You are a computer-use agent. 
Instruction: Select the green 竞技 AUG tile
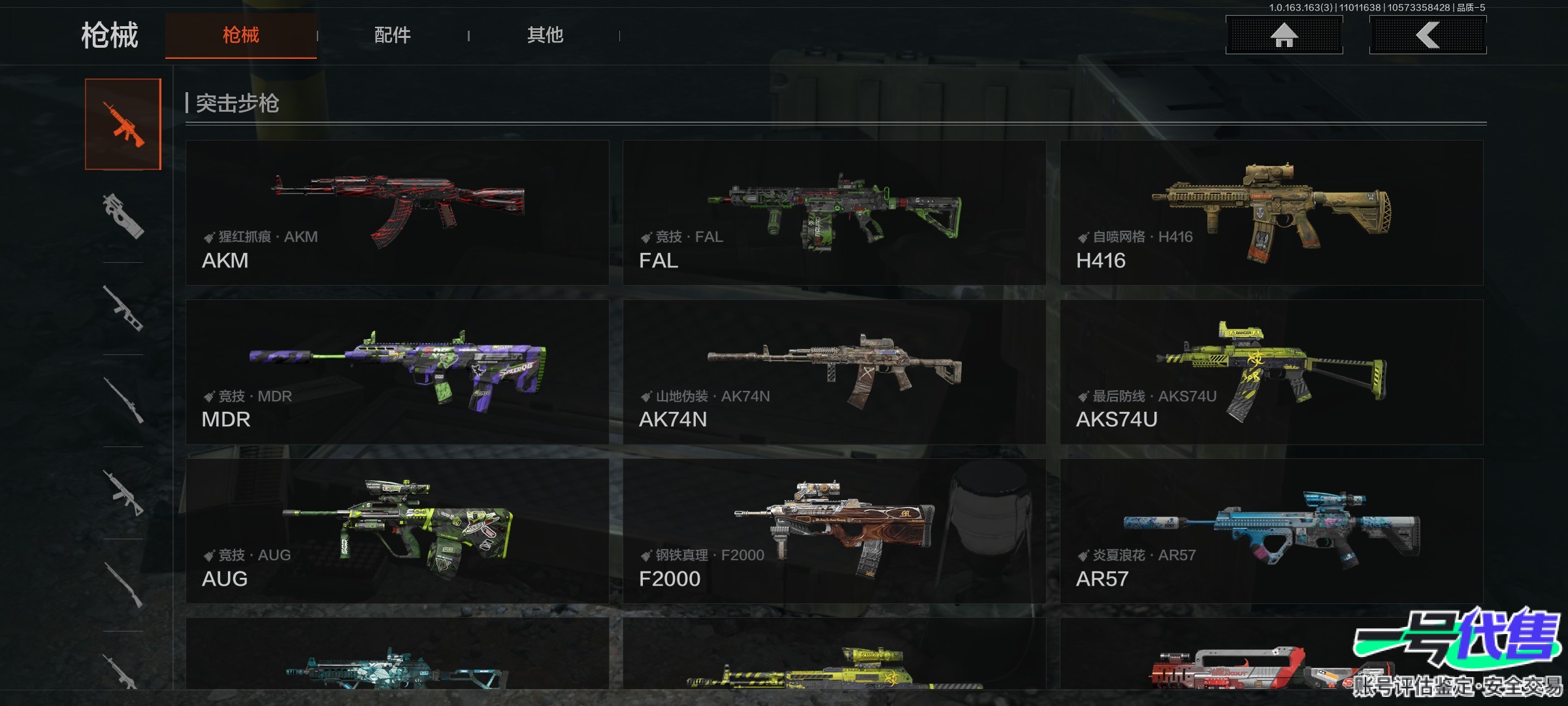[397, 531]
